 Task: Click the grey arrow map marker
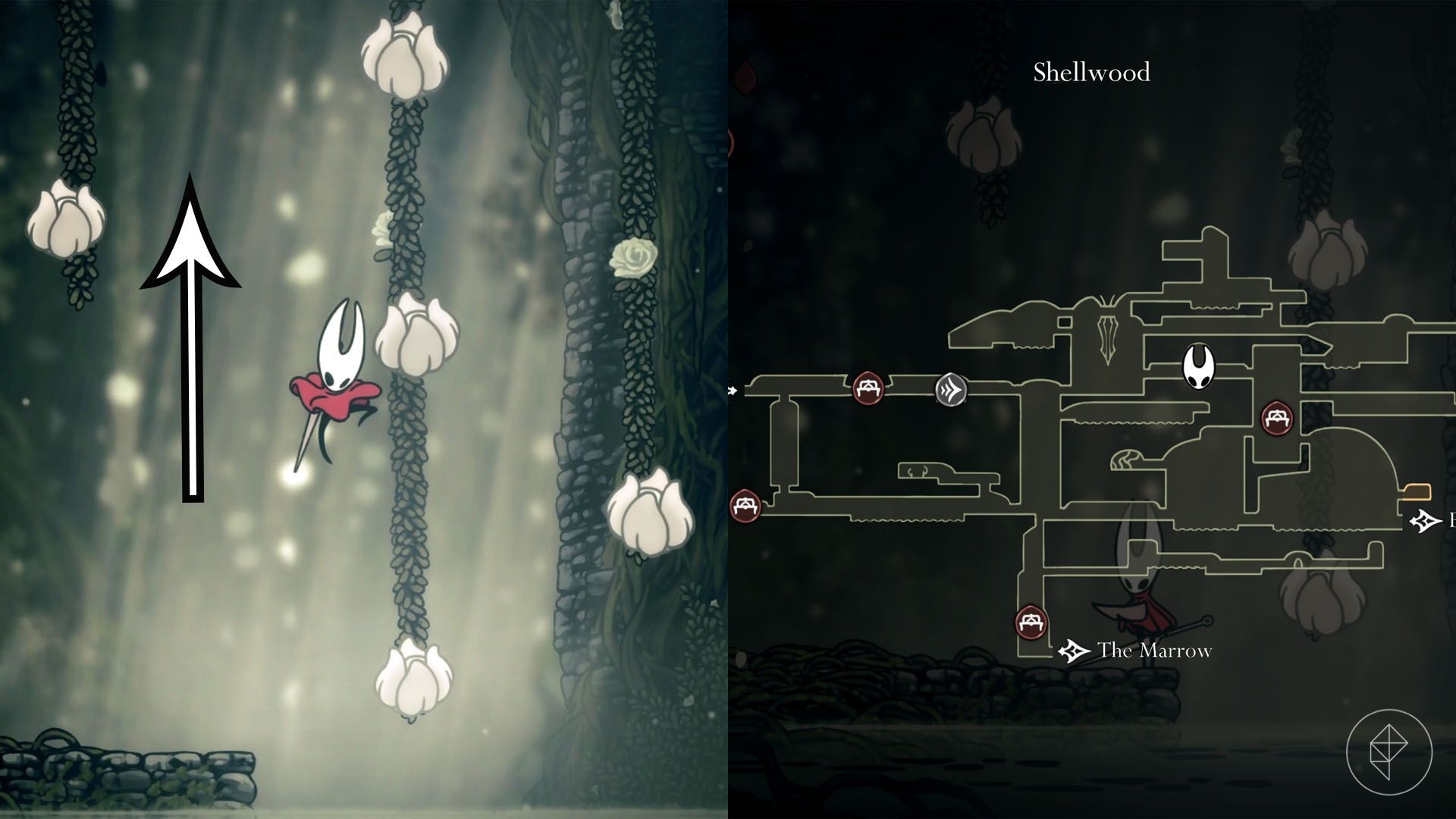[951, 390]
